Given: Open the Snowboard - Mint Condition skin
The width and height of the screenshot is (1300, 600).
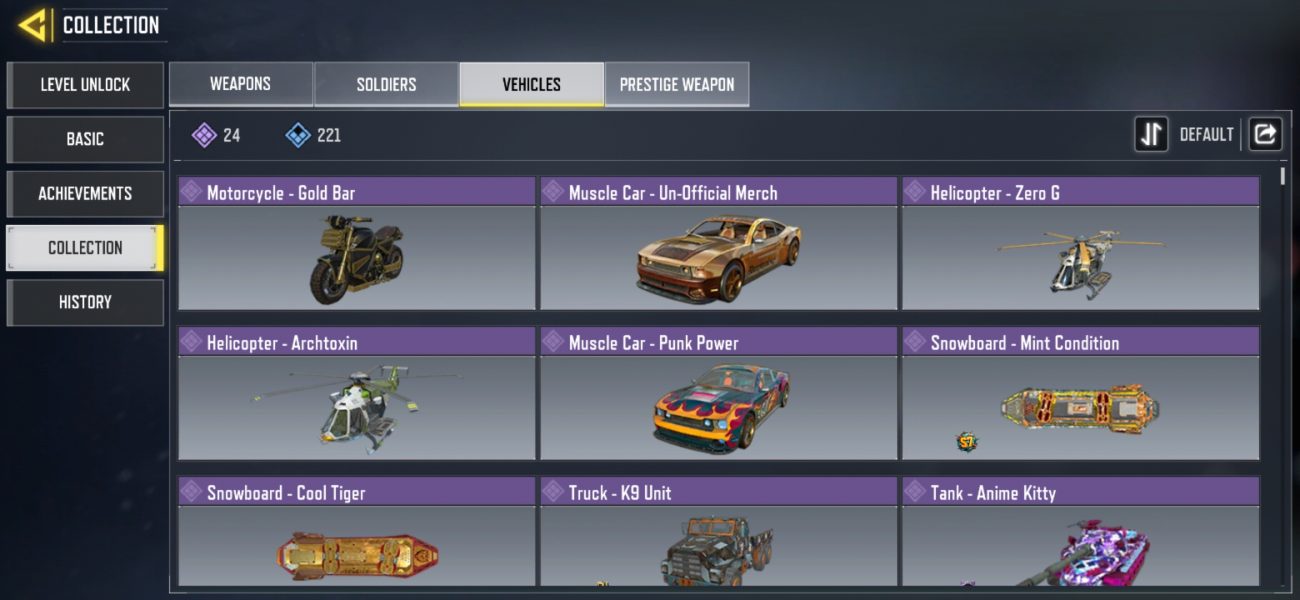Looking at the screenshot, I should tap(1080, 395).
